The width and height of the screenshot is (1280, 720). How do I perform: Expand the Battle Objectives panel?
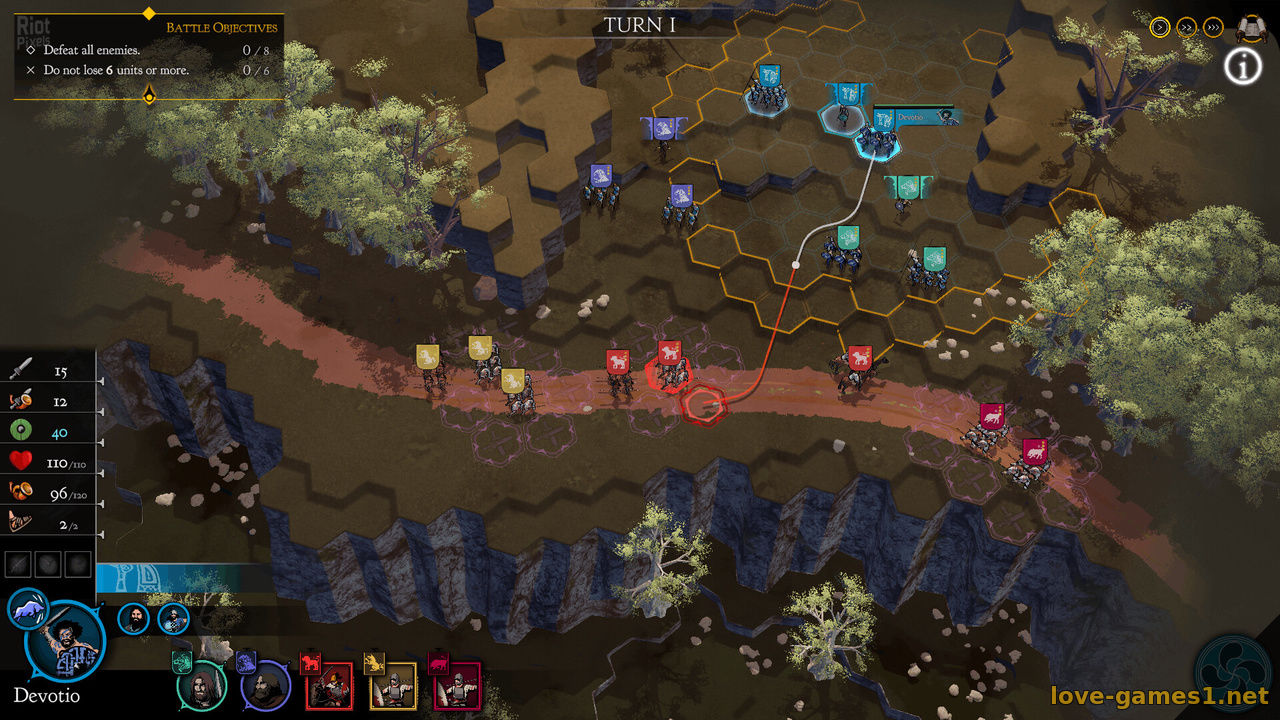tap(149, 96)
